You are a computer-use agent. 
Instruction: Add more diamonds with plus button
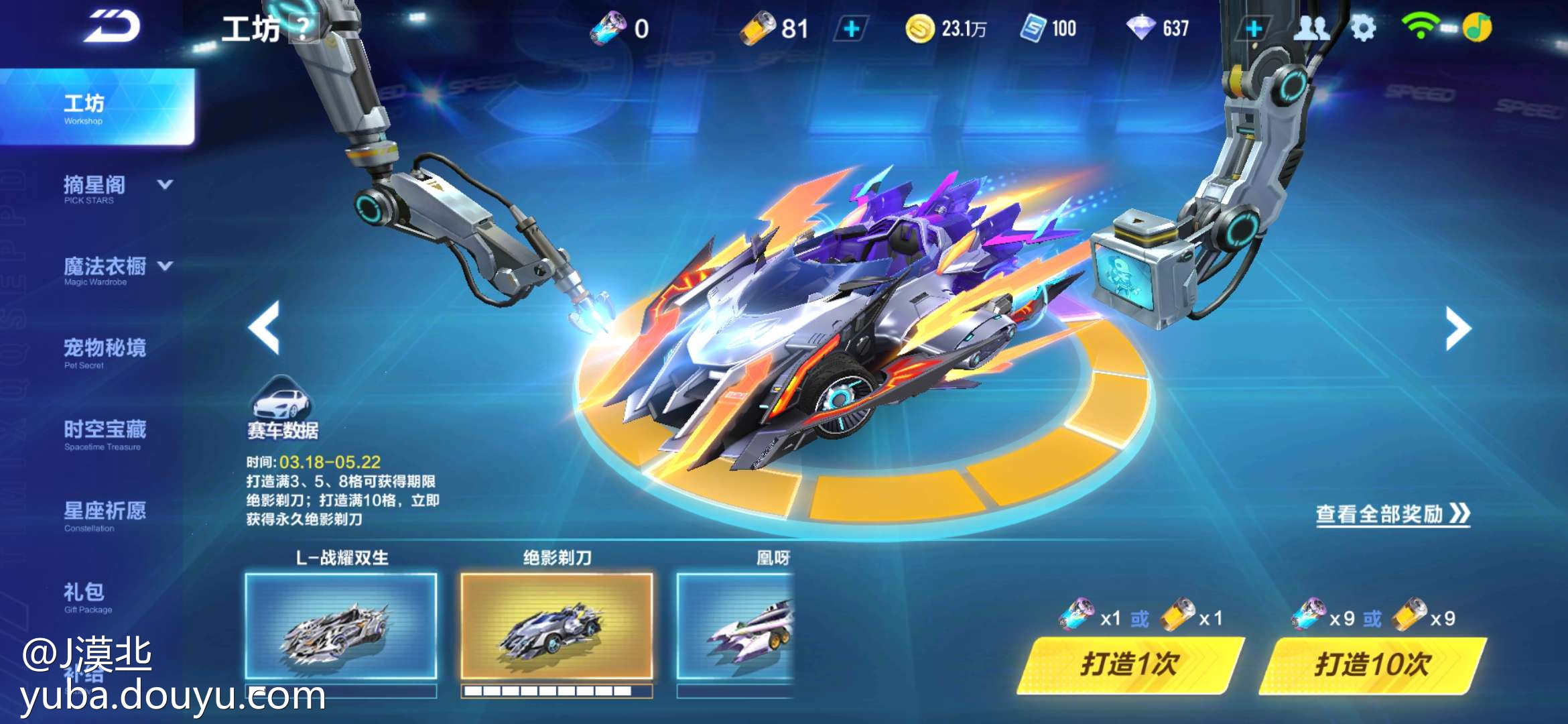pos(1254,29)
